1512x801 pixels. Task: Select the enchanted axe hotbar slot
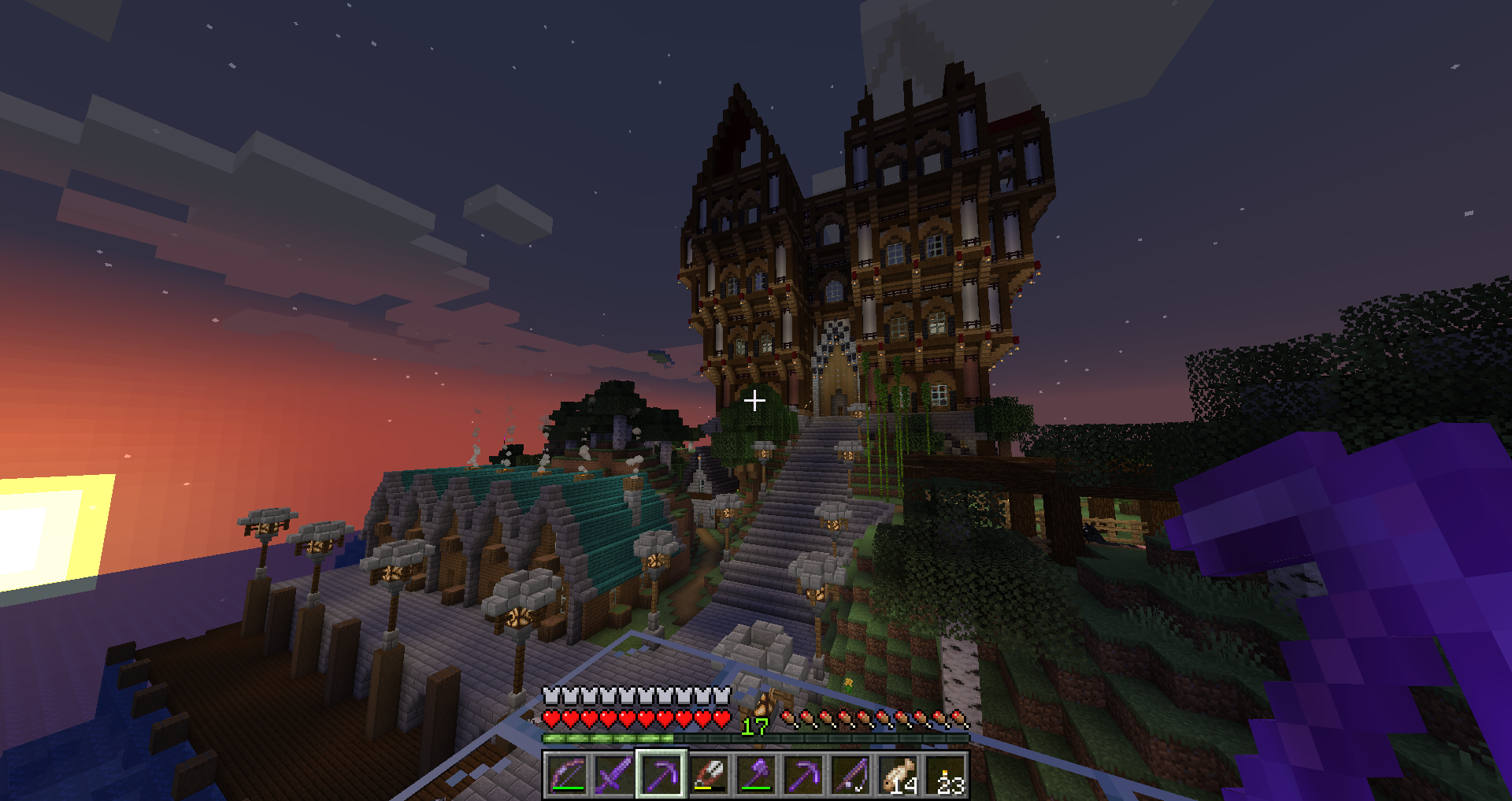(x=756, y=775)
